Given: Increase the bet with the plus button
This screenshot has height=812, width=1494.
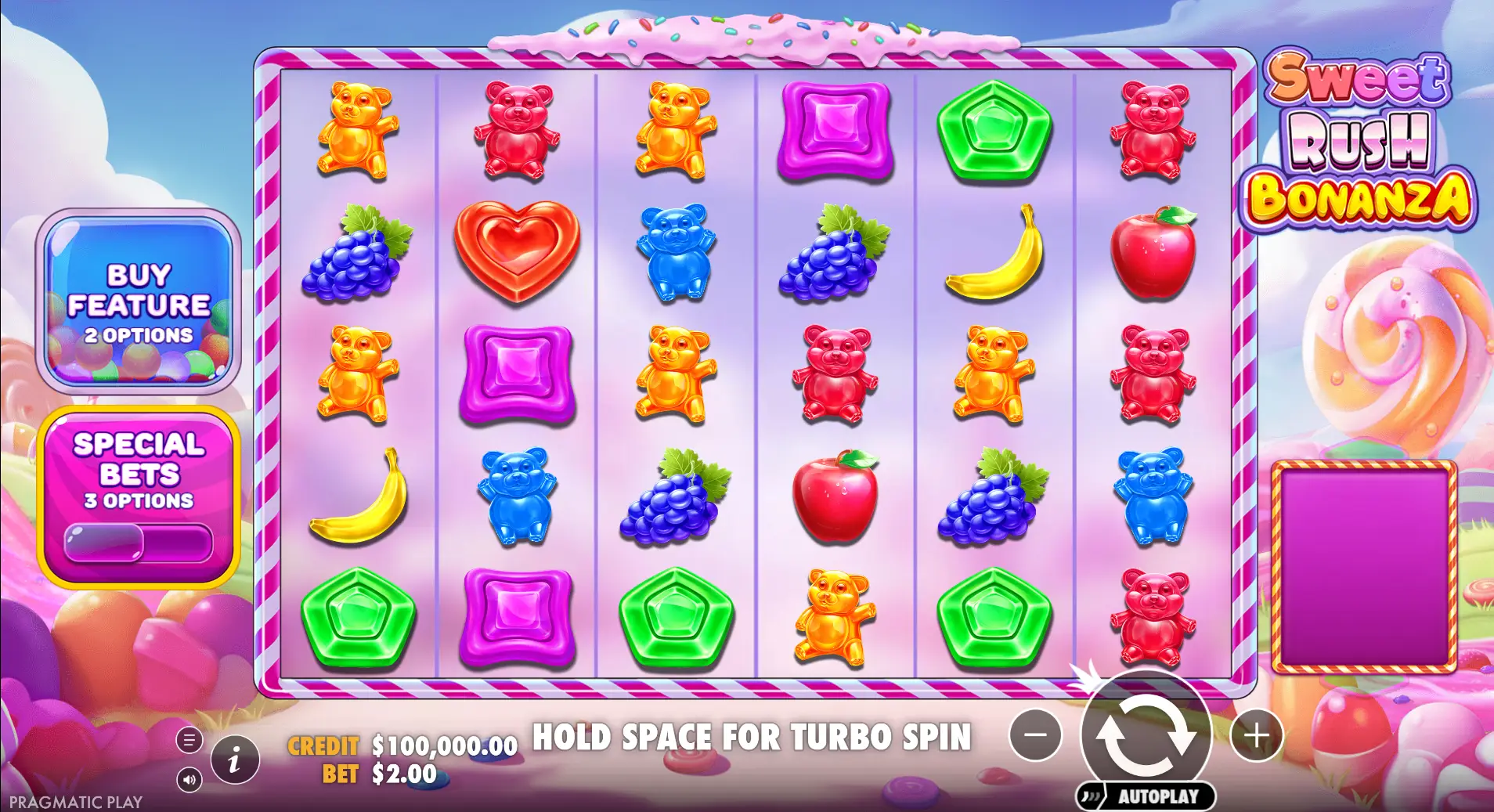Looking at the screenshot, I should point(1258,734).
